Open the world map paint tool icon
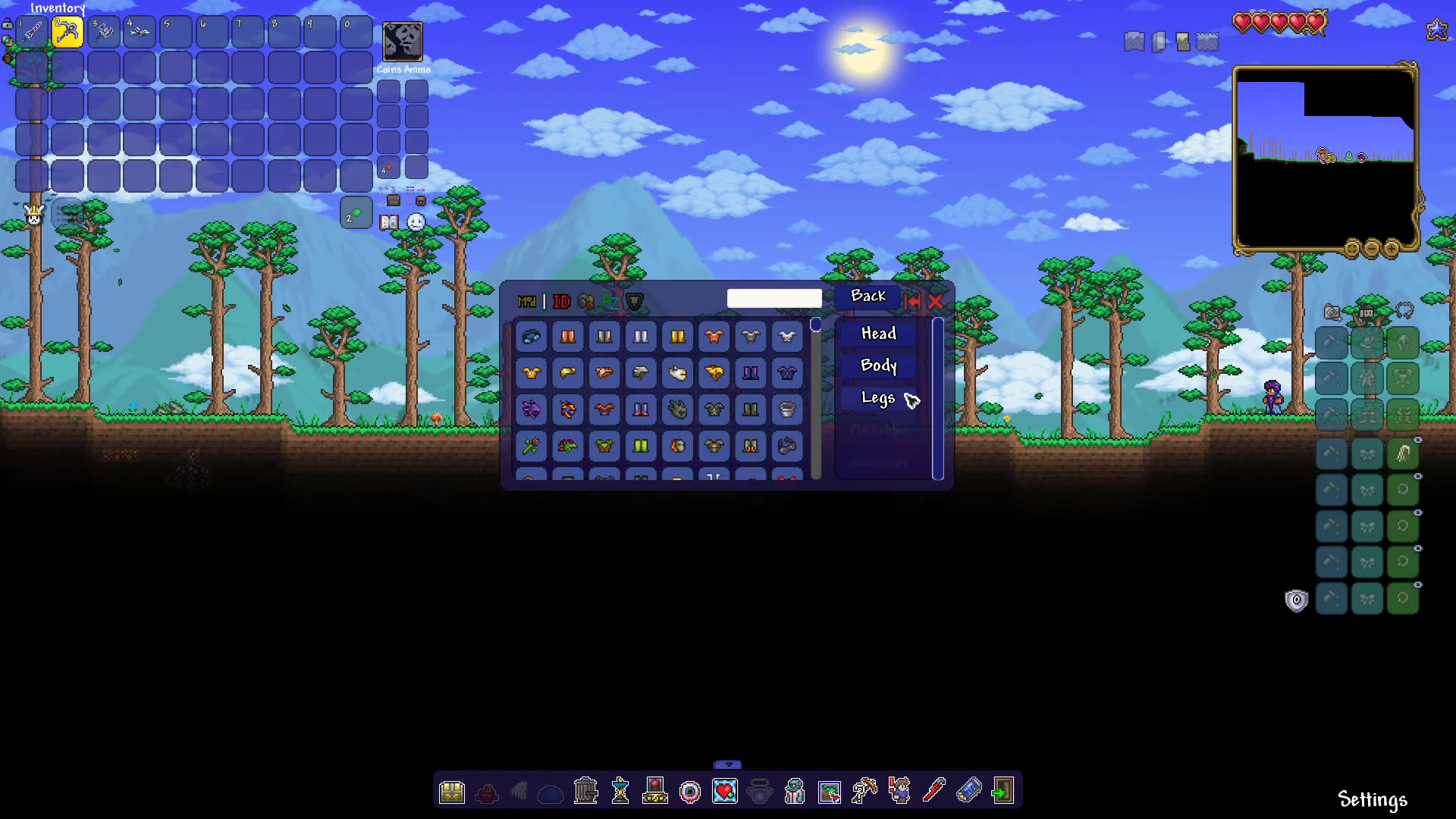Viewport: 1456px width, 819px height. (830, 791)
